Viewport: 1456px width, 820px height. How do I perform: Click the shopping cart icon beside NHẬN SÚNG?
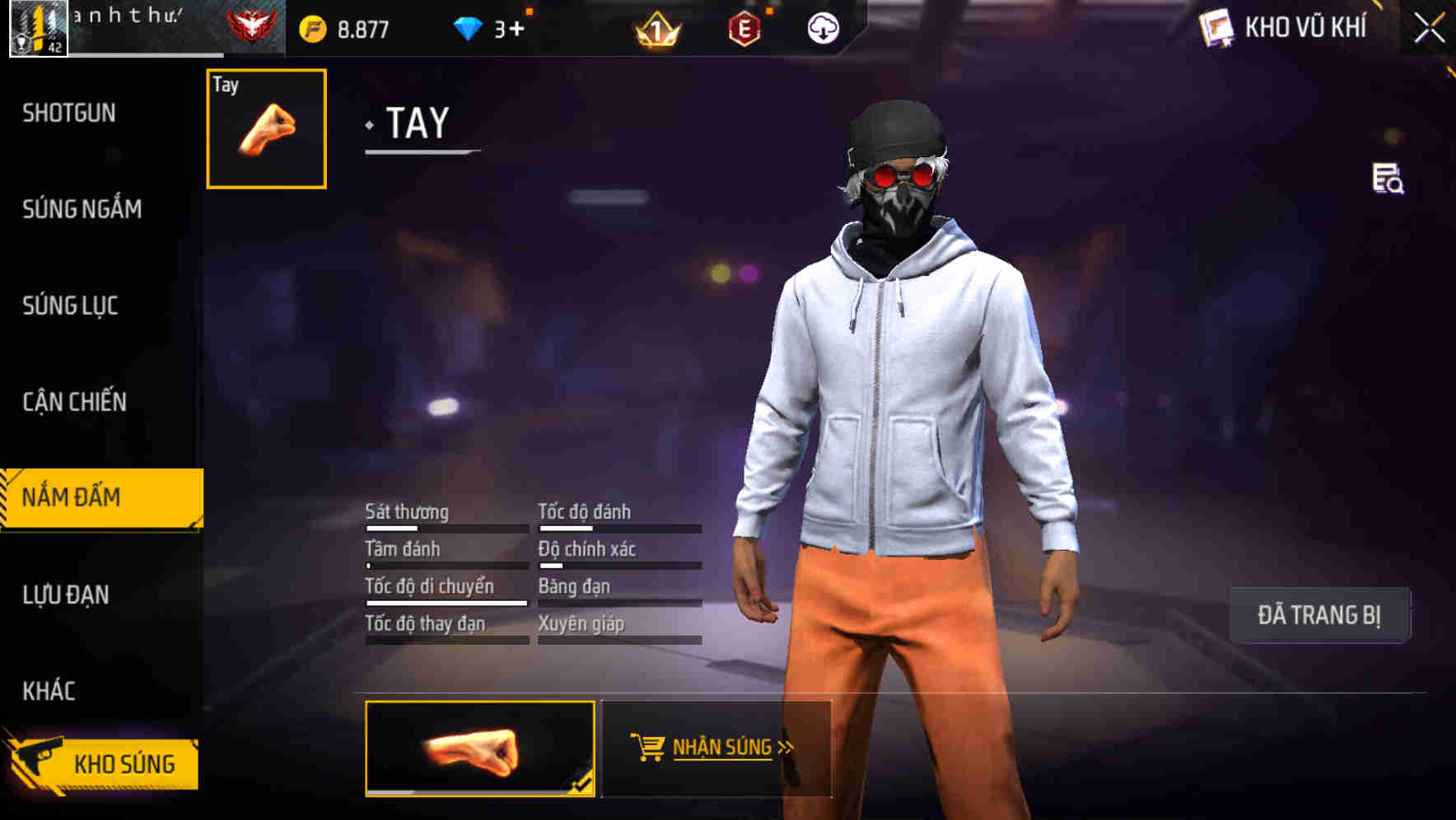point(648,746)
